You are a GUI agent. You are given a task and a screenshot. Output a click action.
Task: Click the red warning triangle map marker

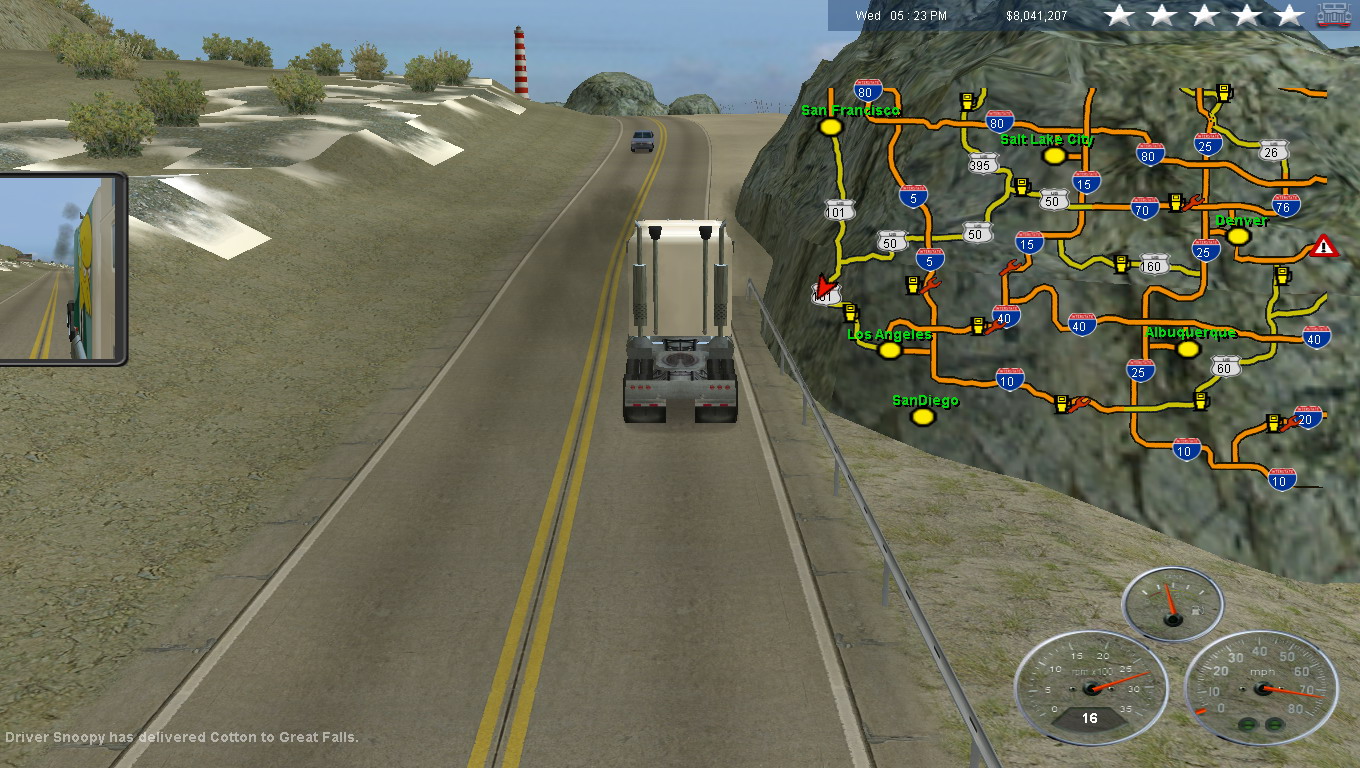pyautogui.click(x=1324, y=246)
